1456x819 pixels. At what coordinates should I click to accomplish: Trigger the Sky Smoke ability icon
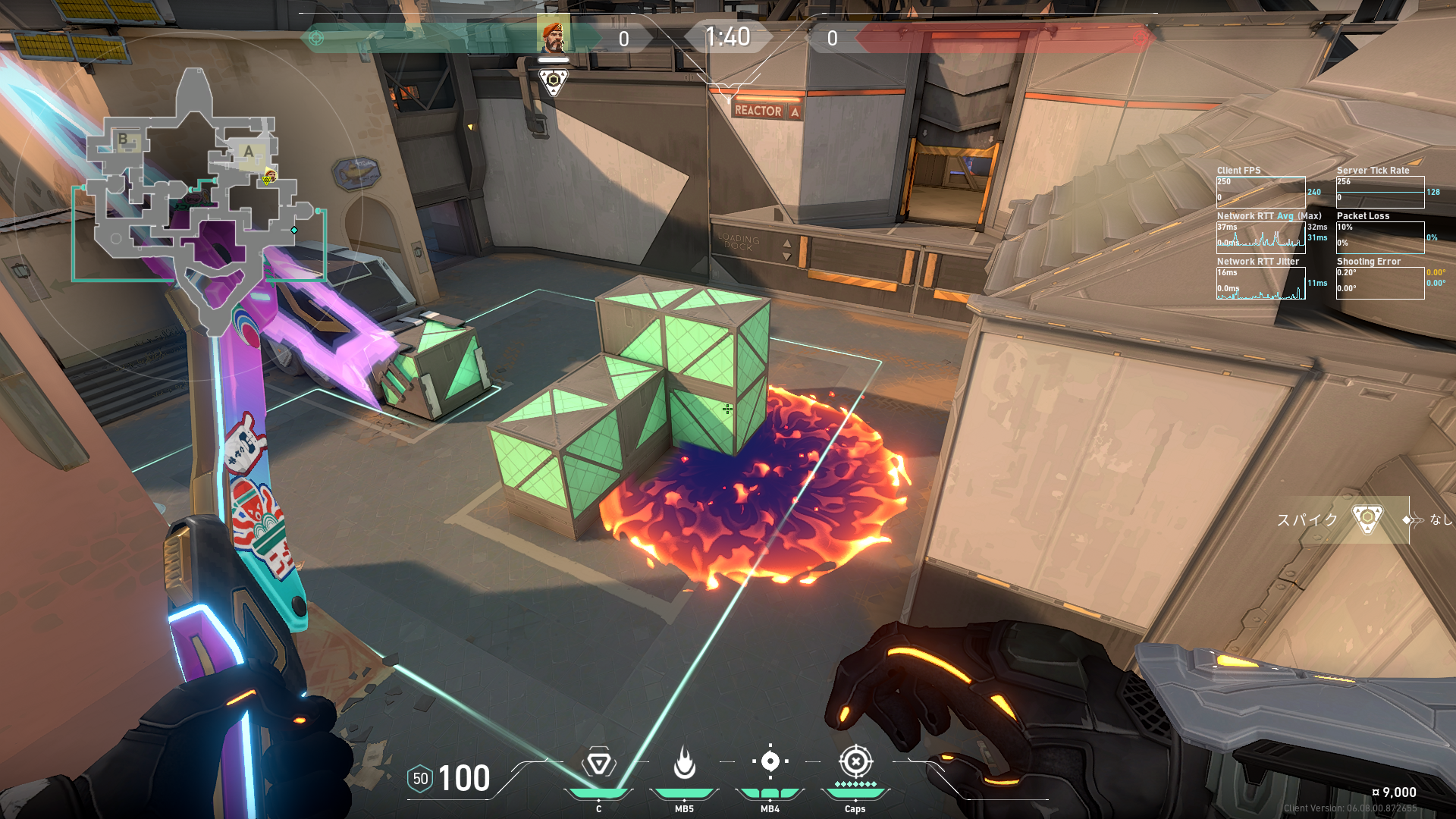tap(770, 761)
